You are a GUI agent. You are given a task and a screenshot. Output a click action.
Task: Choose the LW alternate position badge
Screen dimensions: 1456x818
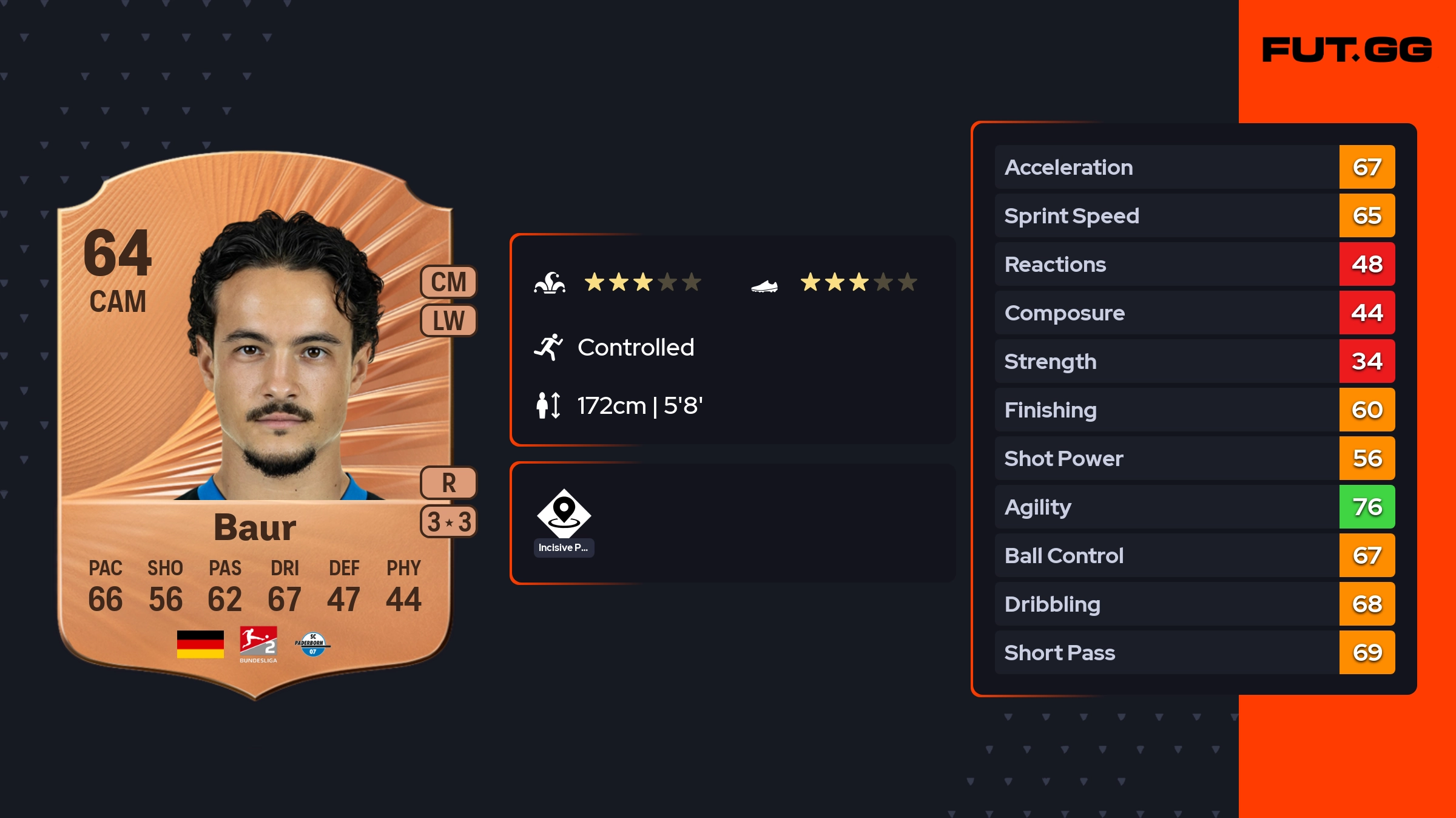pos(448,320)
